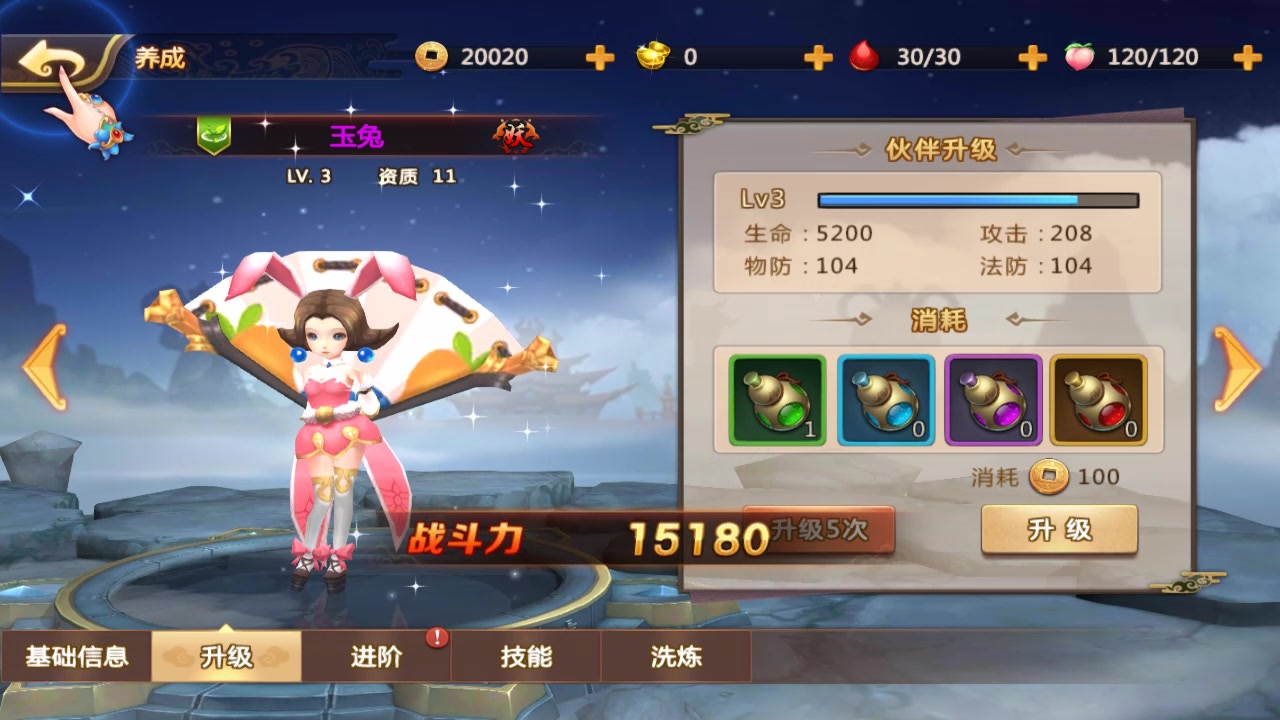
Task: Click the Lv3 experience progress bar
Action: (x=978, y=200)
